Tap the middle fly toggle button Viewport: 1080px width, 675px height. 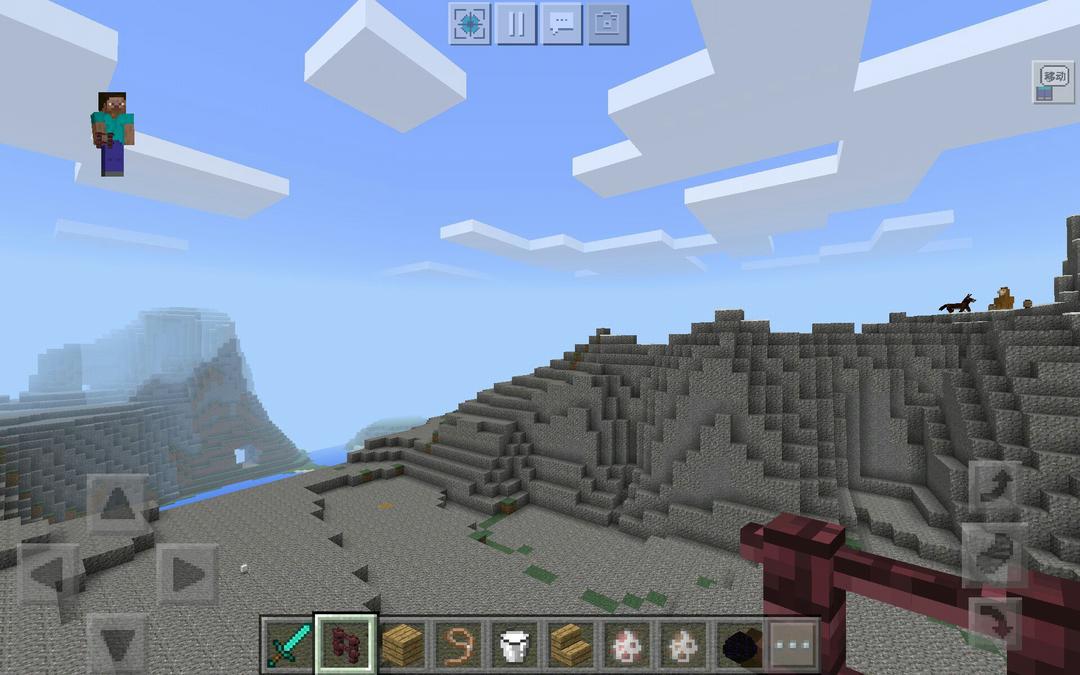coord(995,554)
